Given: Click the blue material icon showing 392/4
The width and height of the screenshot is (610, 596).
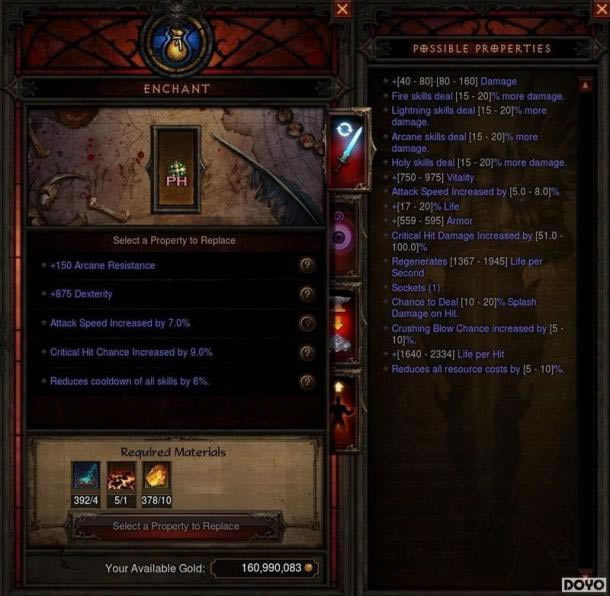Looking at the screenshot, I should 86,476.
